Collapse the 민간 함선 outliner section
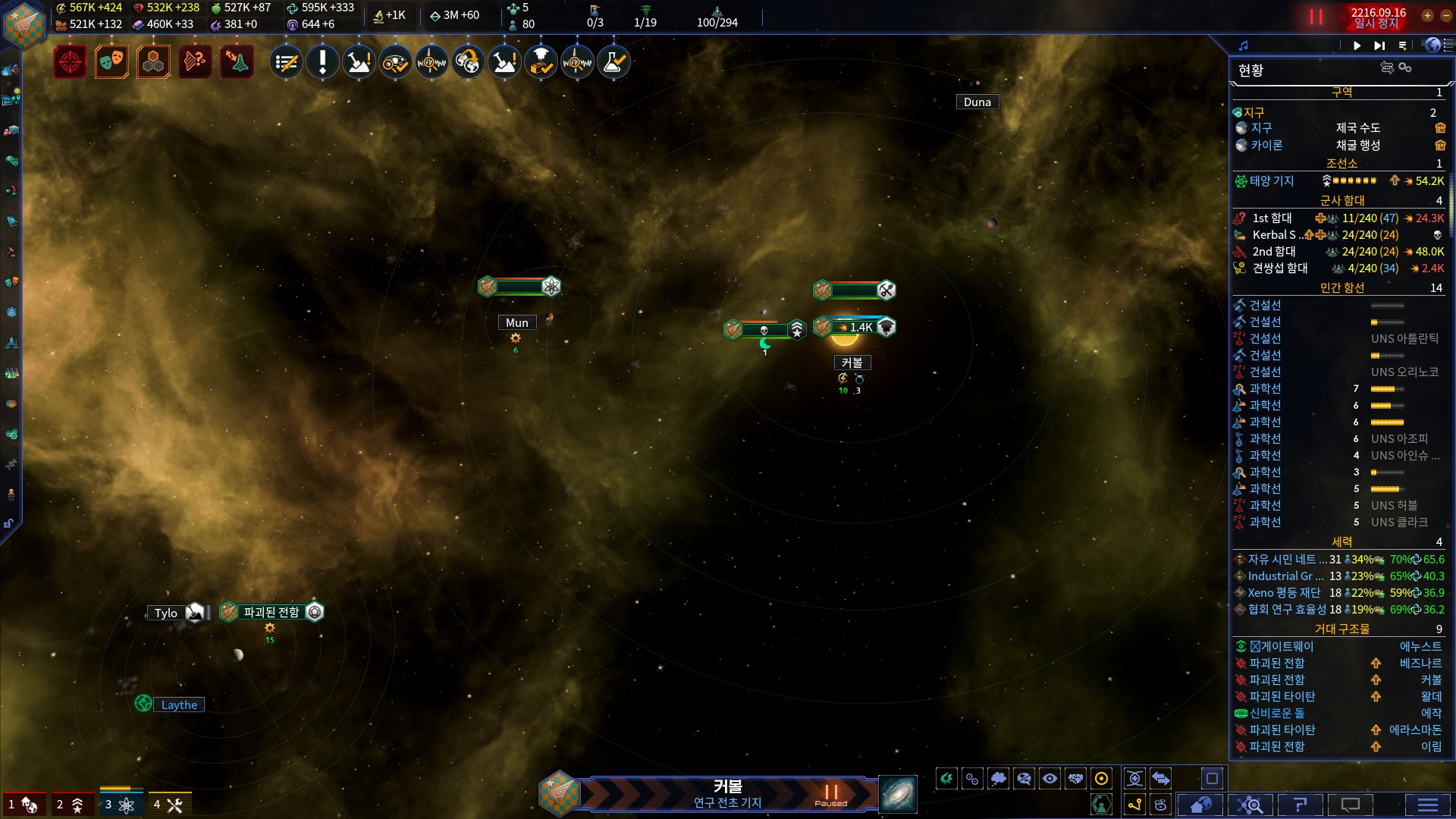The width and height of the screenshot is (1456, 819). (1341, 288)
